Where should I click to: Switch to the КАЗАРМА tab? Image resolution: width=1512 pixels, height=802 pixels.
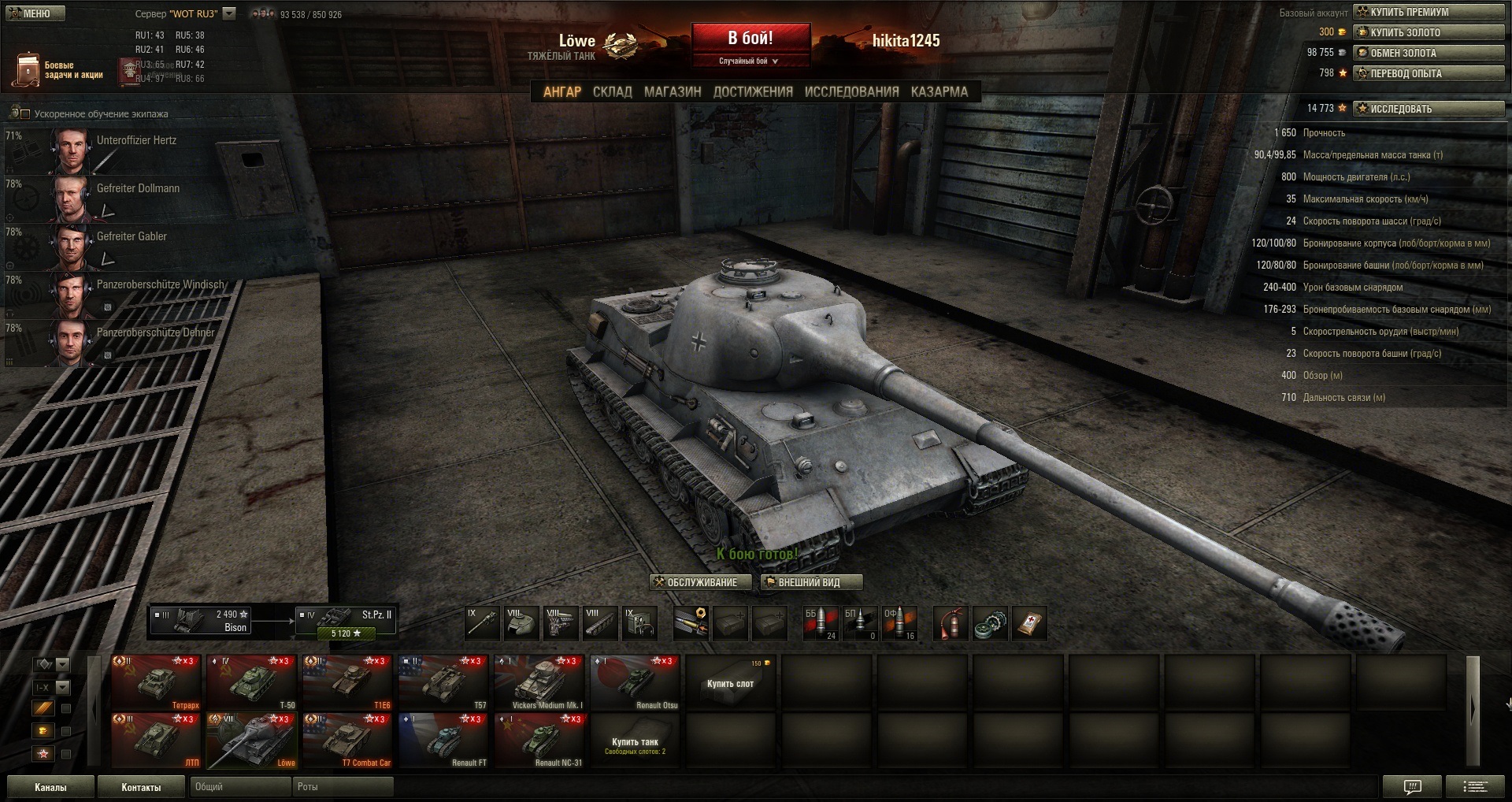939,91
